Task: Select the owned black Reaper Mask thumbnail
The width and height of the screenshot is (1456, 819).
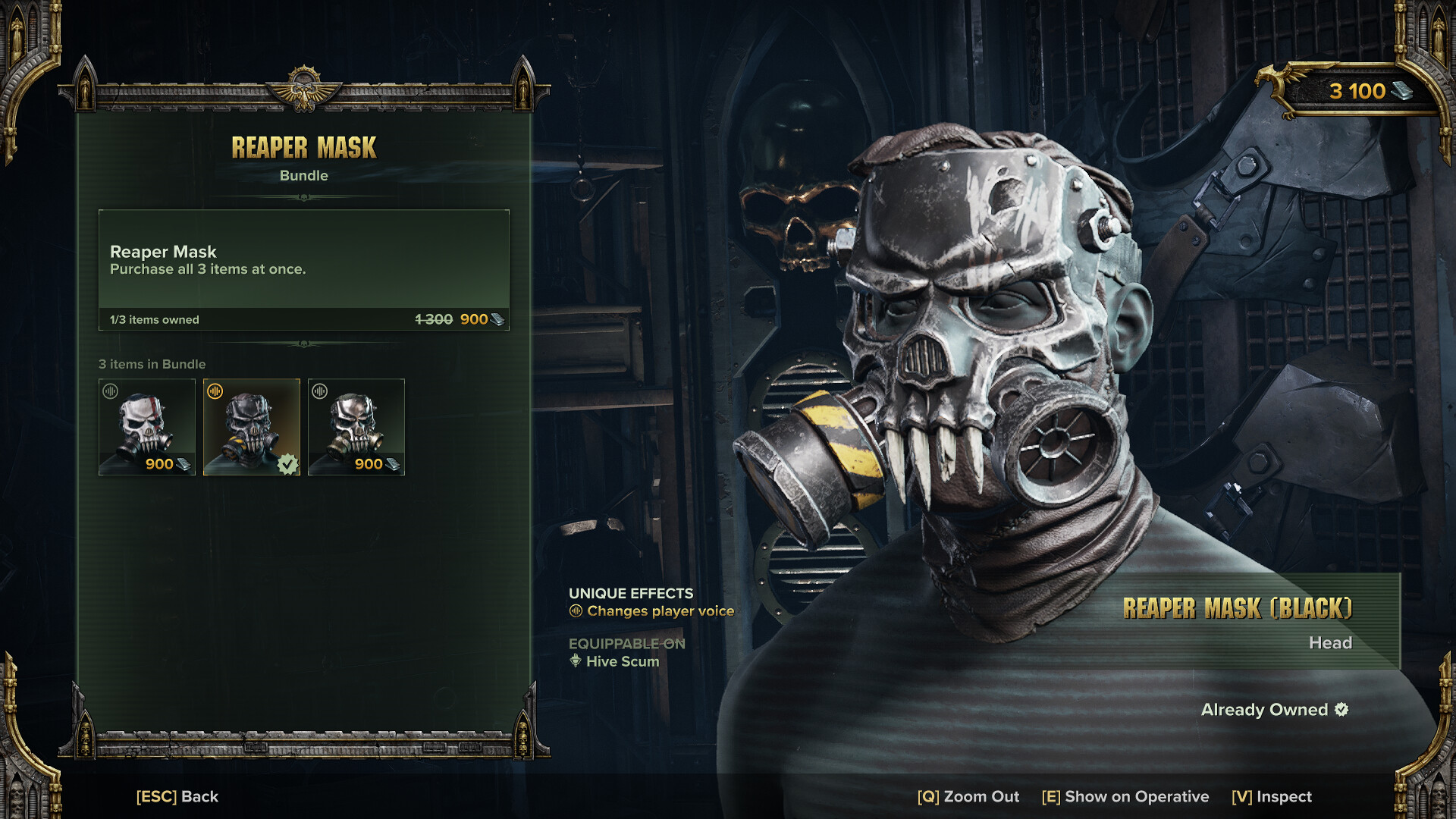Action: click(x=252, y=427)
